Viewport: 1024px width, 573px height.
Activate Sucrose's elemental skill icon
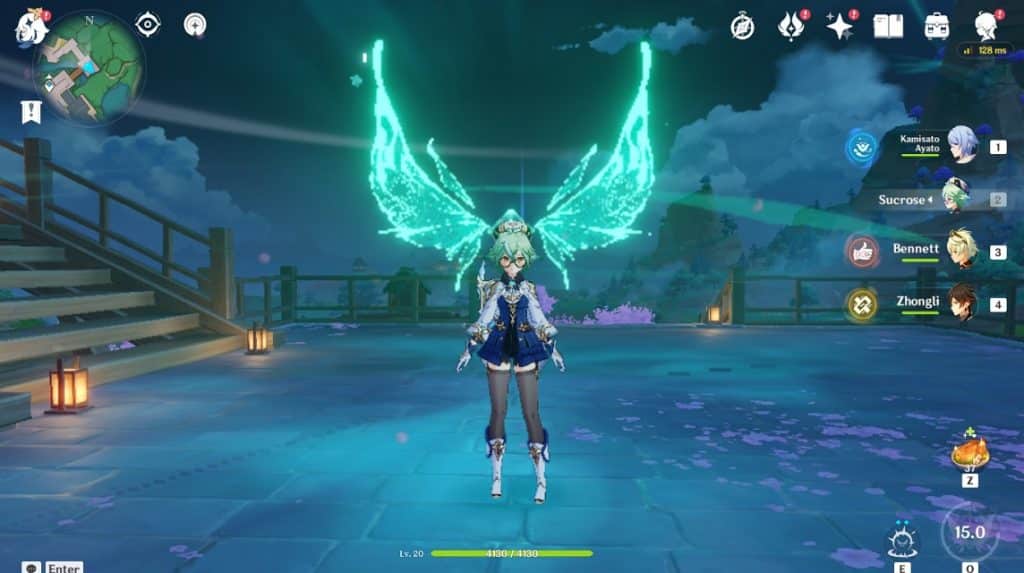point(899,541)
